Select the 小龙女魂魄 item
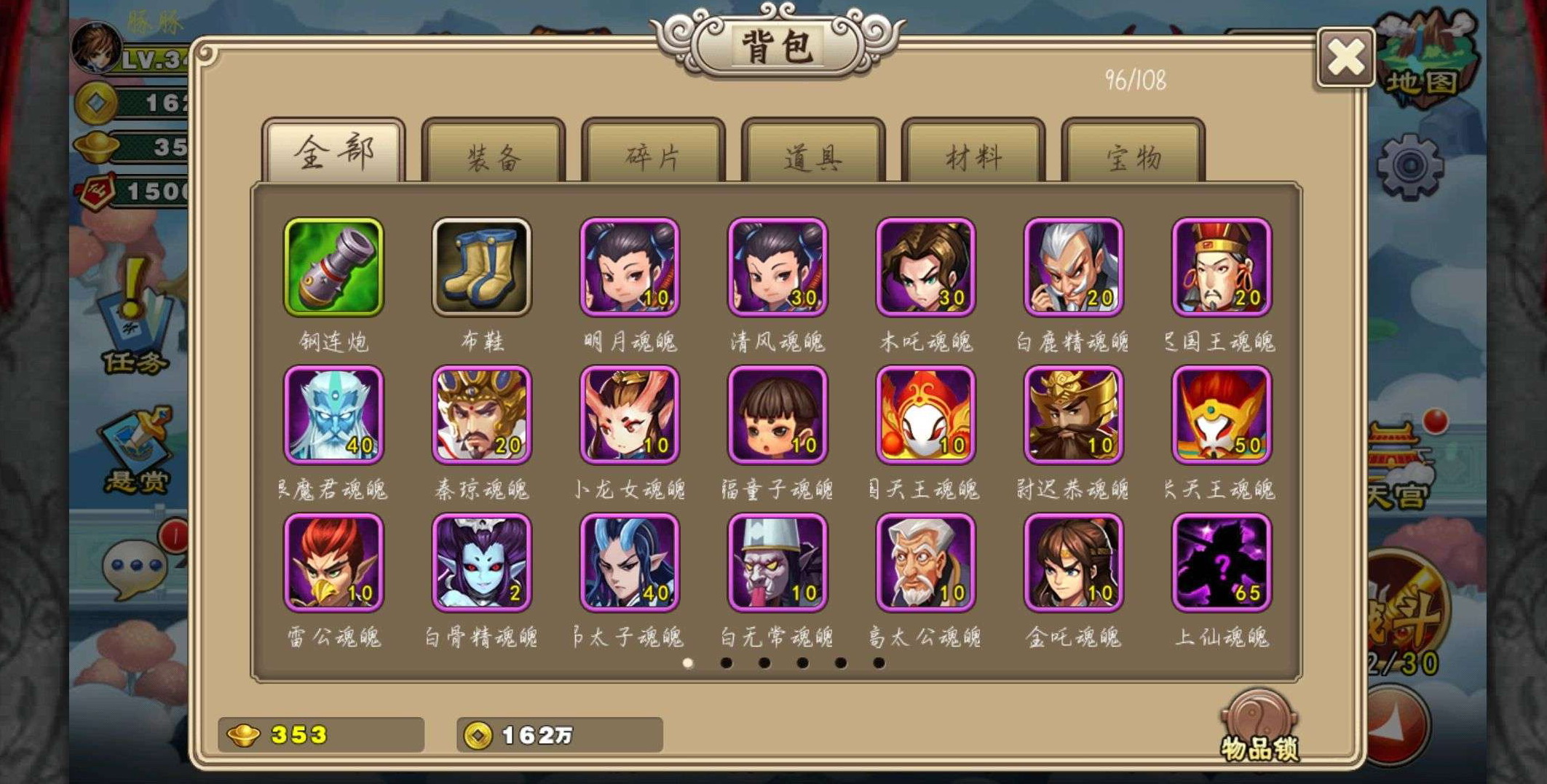 pos(630,415)
